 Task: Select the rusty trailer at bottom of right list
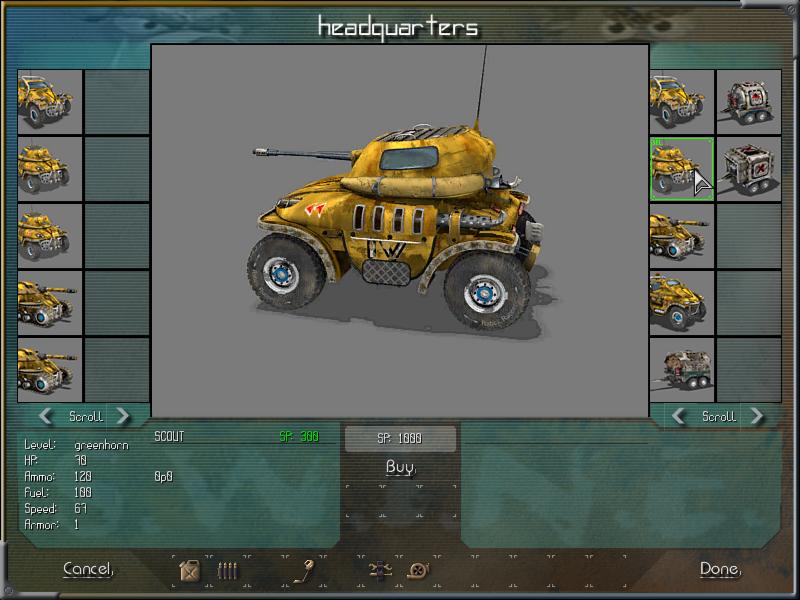(681, 369)
